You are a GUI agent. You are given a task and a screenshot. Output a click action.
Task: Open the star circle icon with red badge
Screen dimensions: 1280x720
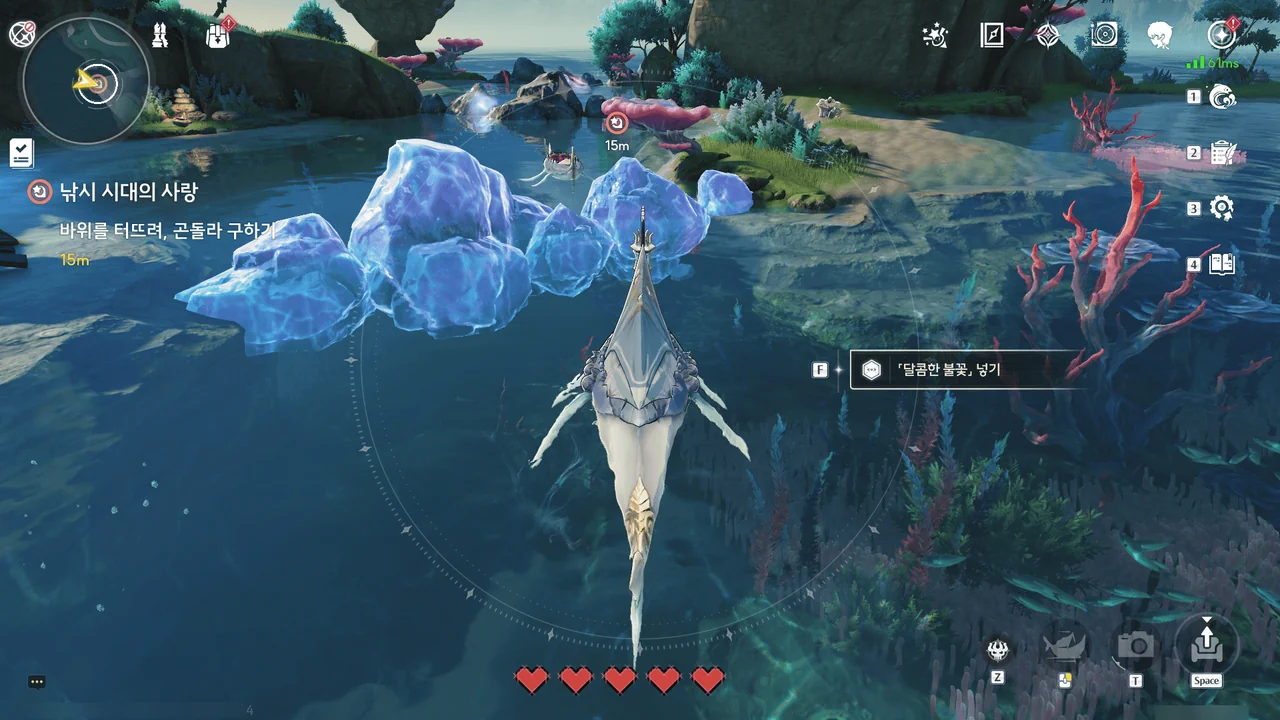coord(1220,36)
